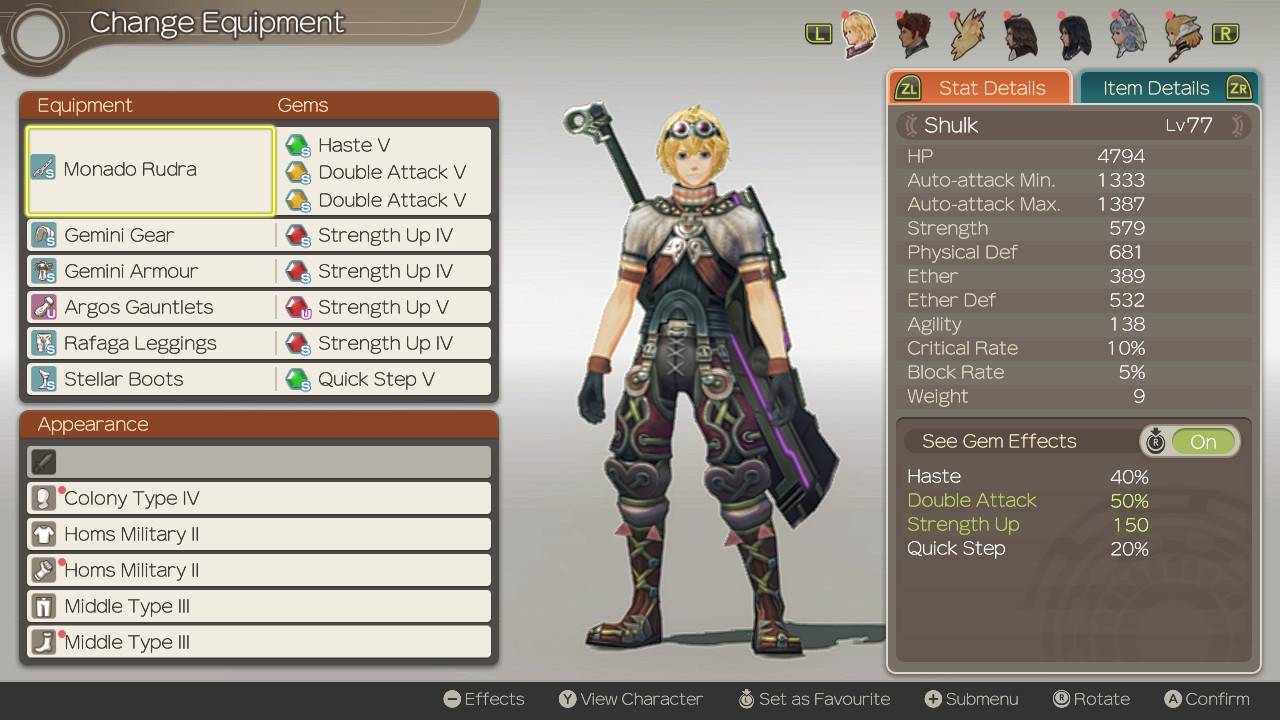Click the head armor icon on Gemini Gear

click(45, 235)
